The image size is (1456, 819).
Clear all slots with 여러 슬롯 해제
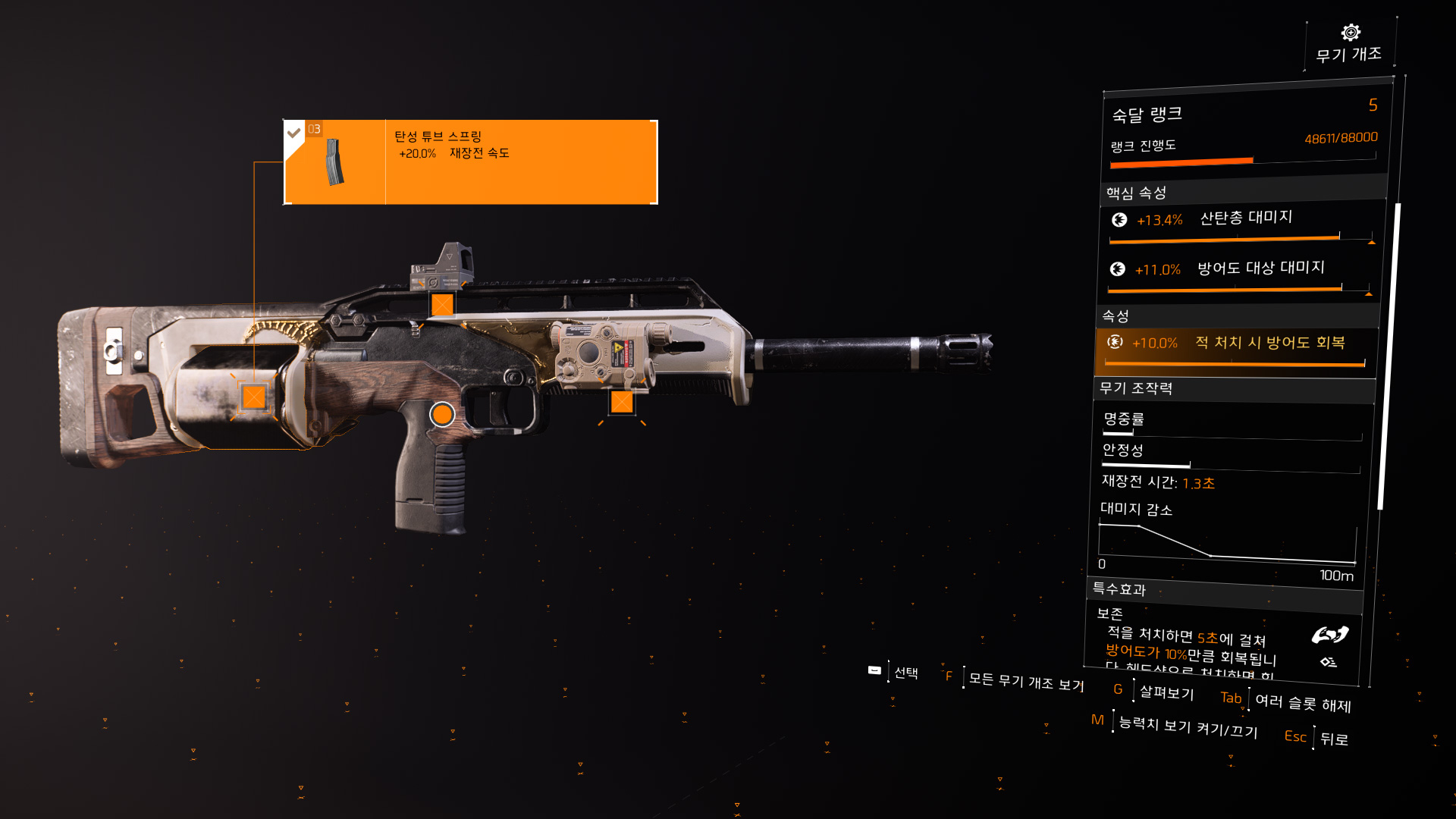1302,703
